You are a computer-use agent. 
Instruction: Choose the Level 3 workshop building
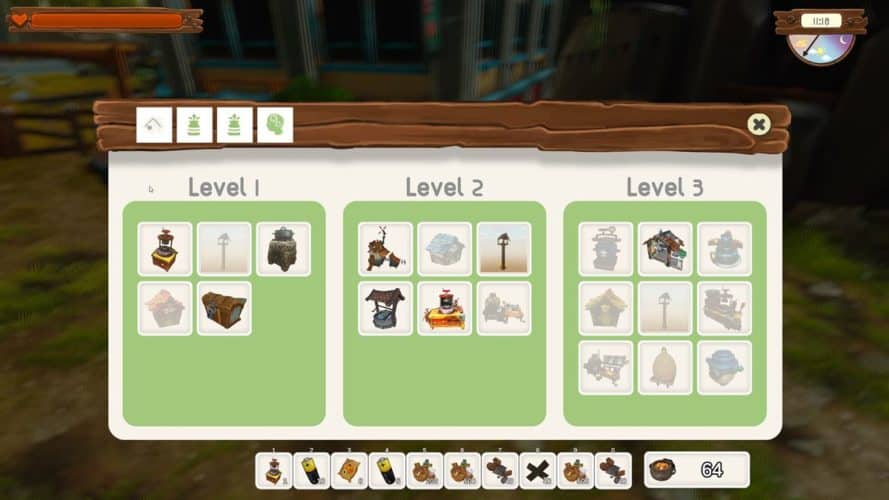[665, 249]
